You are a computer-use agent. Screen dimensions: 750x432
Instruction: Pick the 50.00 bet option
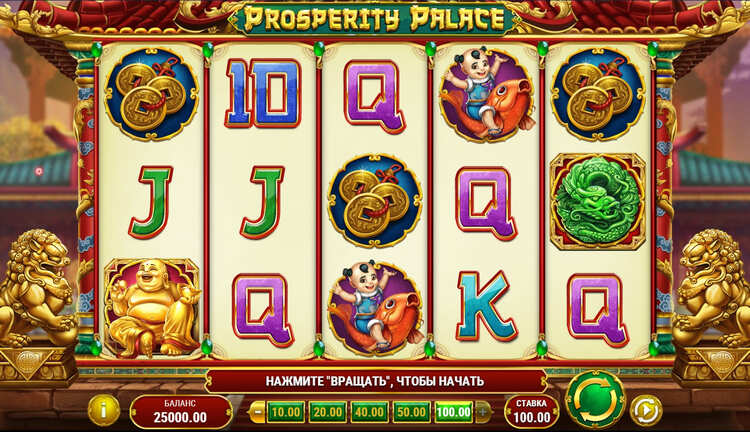(x=410, y=411)
